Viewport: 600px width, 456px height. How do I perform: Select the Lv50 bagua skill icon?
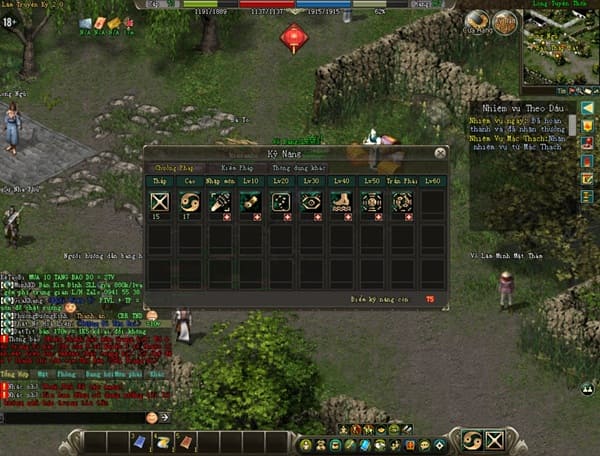coord(372,201)
